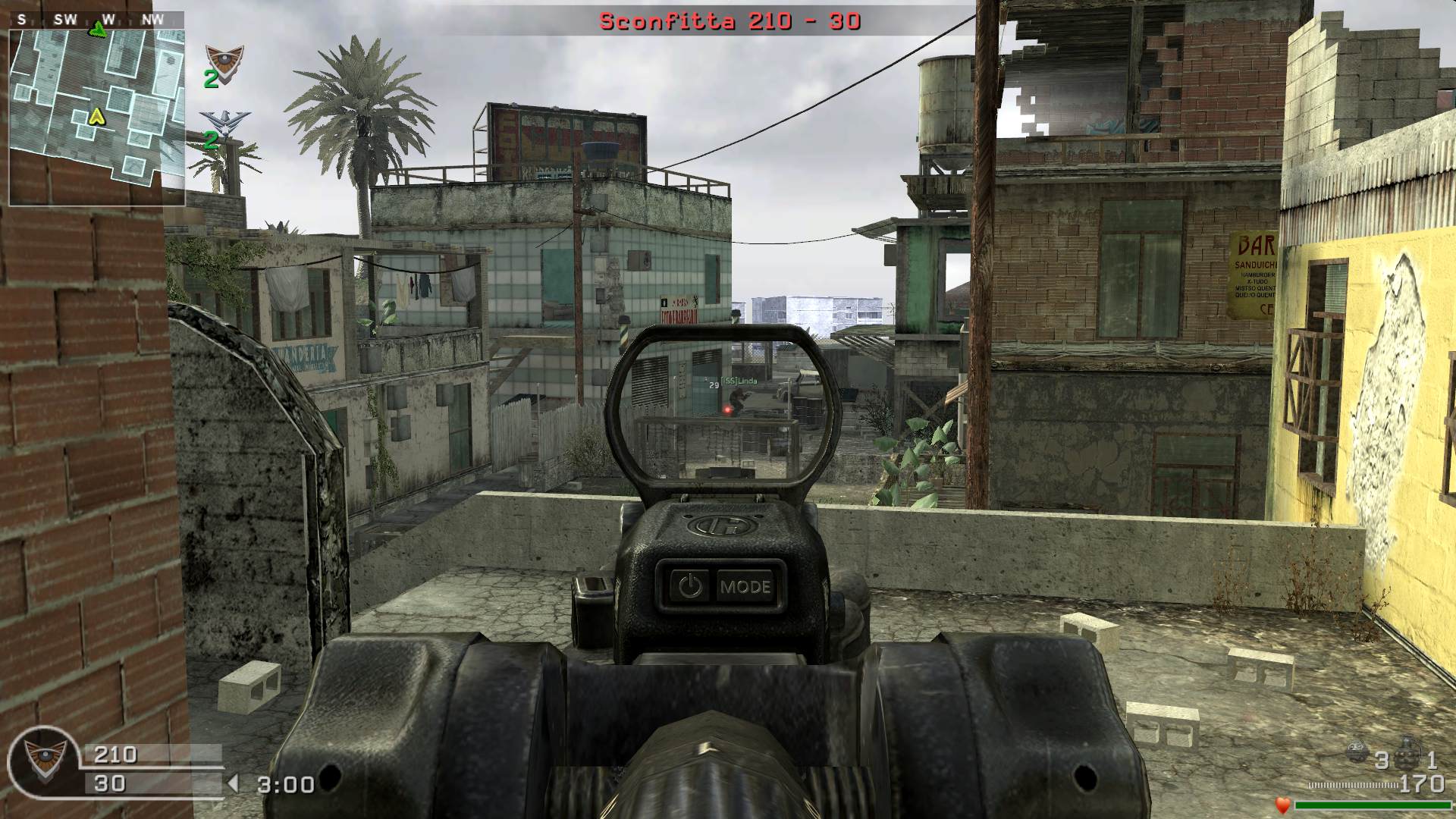Click the team emblem beside the score bars
The height and width of the screenshot is (819, 1456).
click(x=42, y=758)
